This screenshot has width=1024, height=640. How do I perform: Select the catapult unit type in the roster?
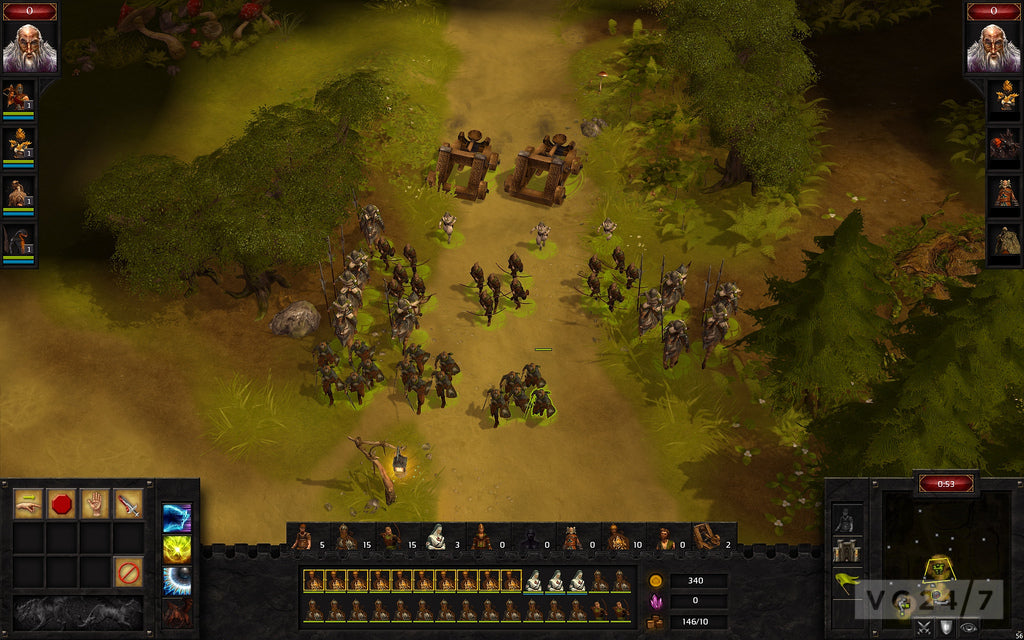tap(706, 538)
